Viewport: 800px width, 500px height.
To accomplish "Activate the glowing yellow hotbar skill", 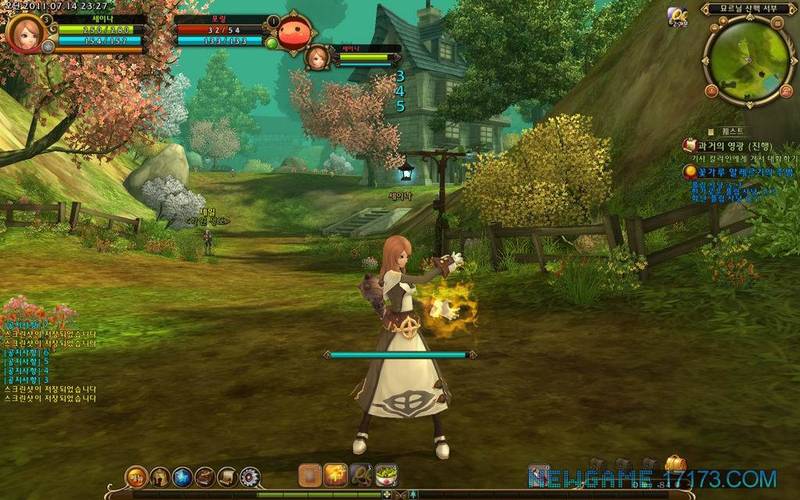I will point(336,475).
